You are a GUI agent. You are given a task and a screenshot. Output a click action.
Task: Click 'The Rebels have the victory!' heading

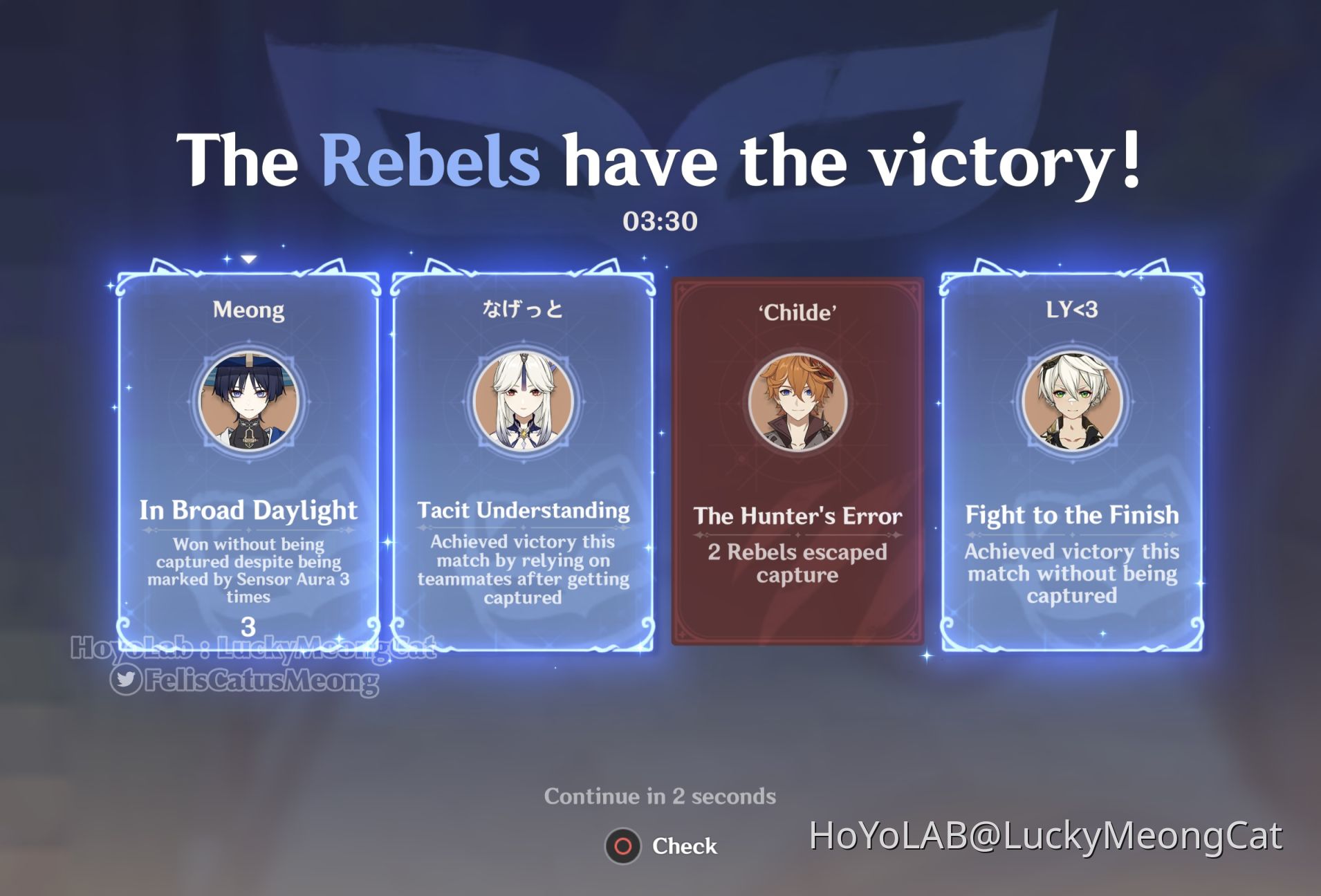(660, 161)
